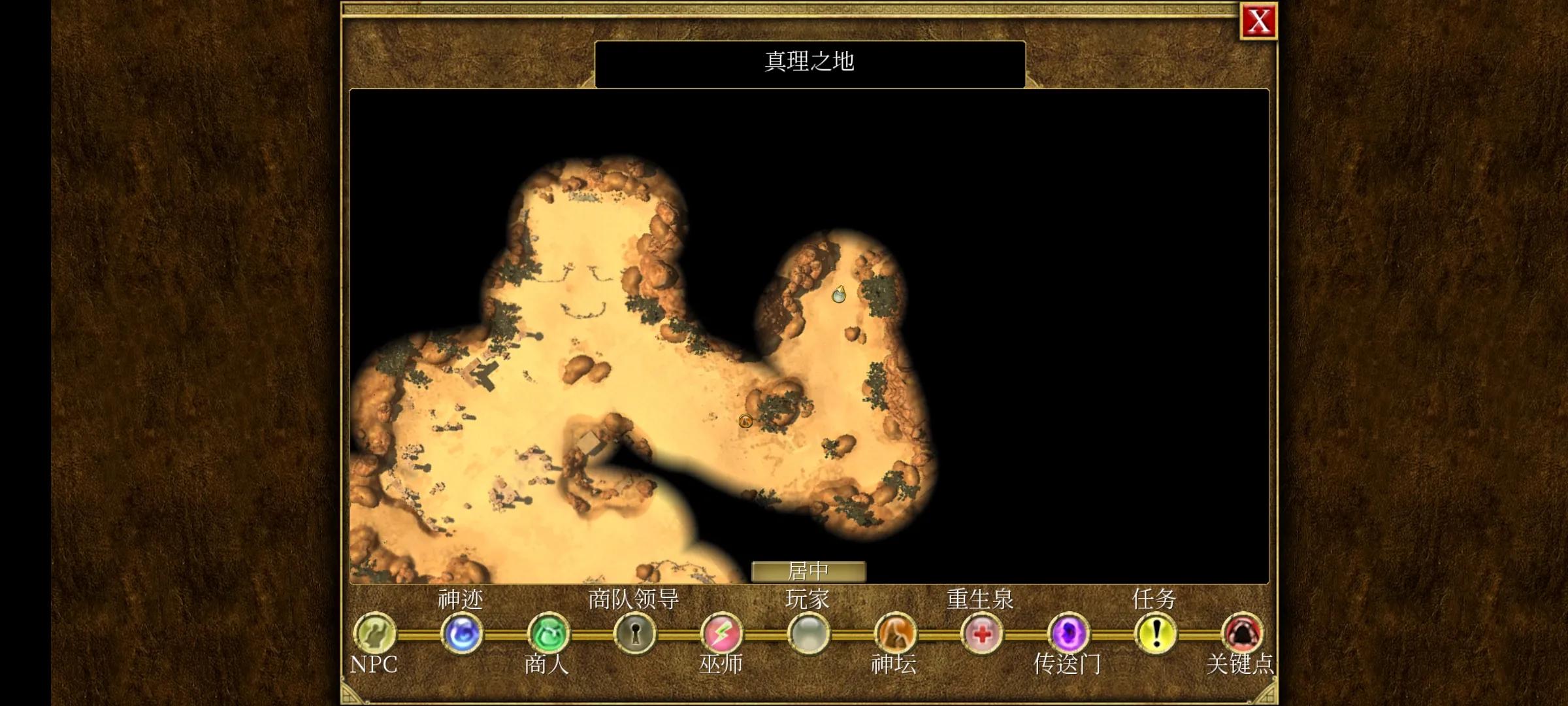Click the 重生泉 label text
The height and width of the screenshot is (706, 1568).
(x=979, y=597)
